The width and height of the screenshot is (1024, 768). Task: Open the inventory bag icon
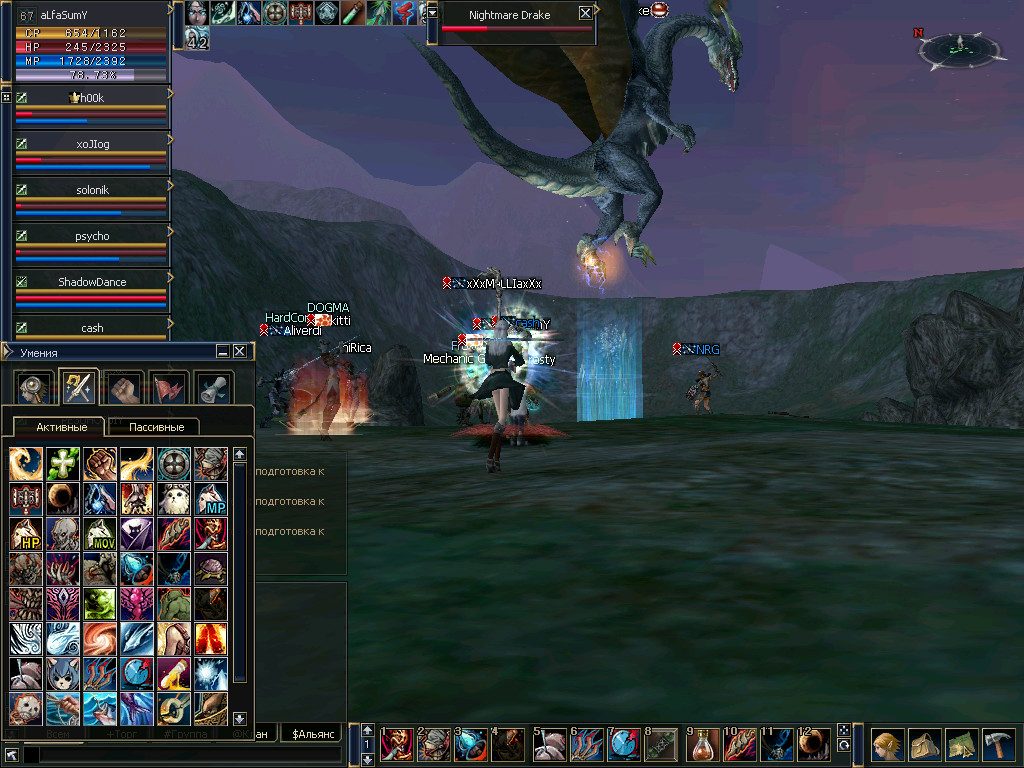pyautogui.click(x=924, y=745)
